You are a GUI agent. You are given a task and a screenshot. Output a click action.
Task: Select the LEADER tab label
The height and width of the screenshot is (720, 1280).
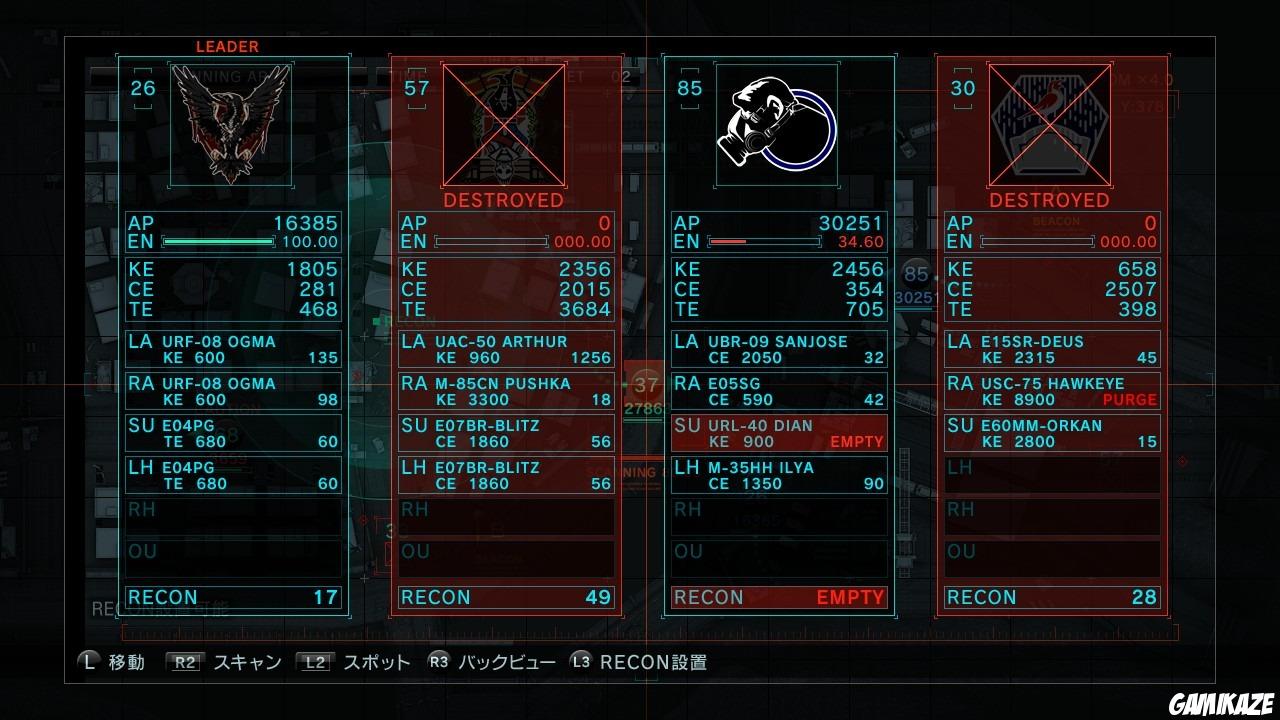pos(228,46)
